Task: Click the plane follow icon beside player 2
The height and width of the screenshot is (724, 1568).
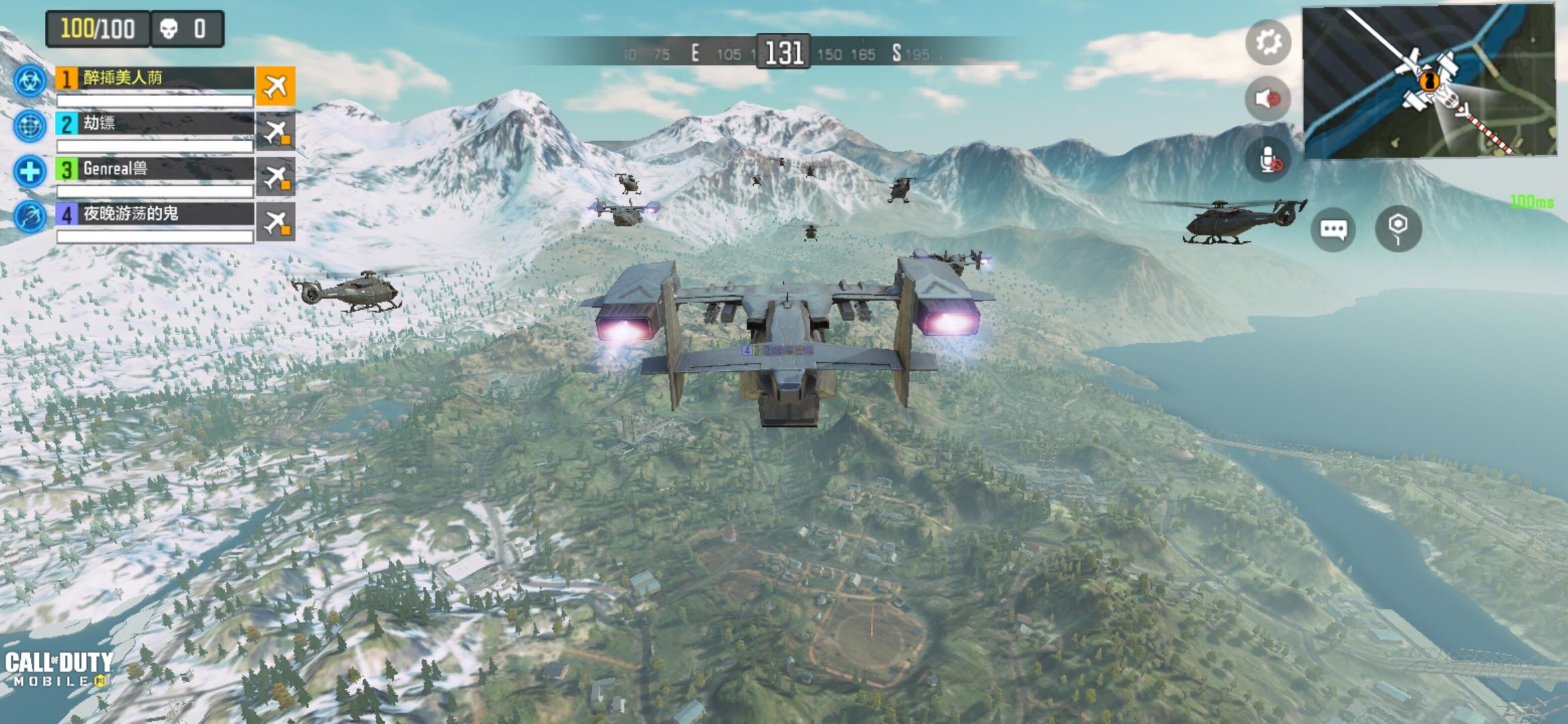Action: (275, 131)
